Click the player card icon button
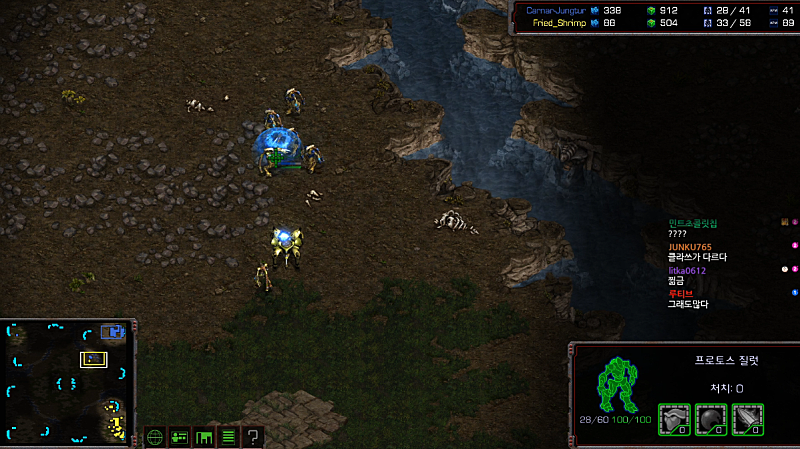The width and height of the screenshot is (800, 449). tap(180, 437)
